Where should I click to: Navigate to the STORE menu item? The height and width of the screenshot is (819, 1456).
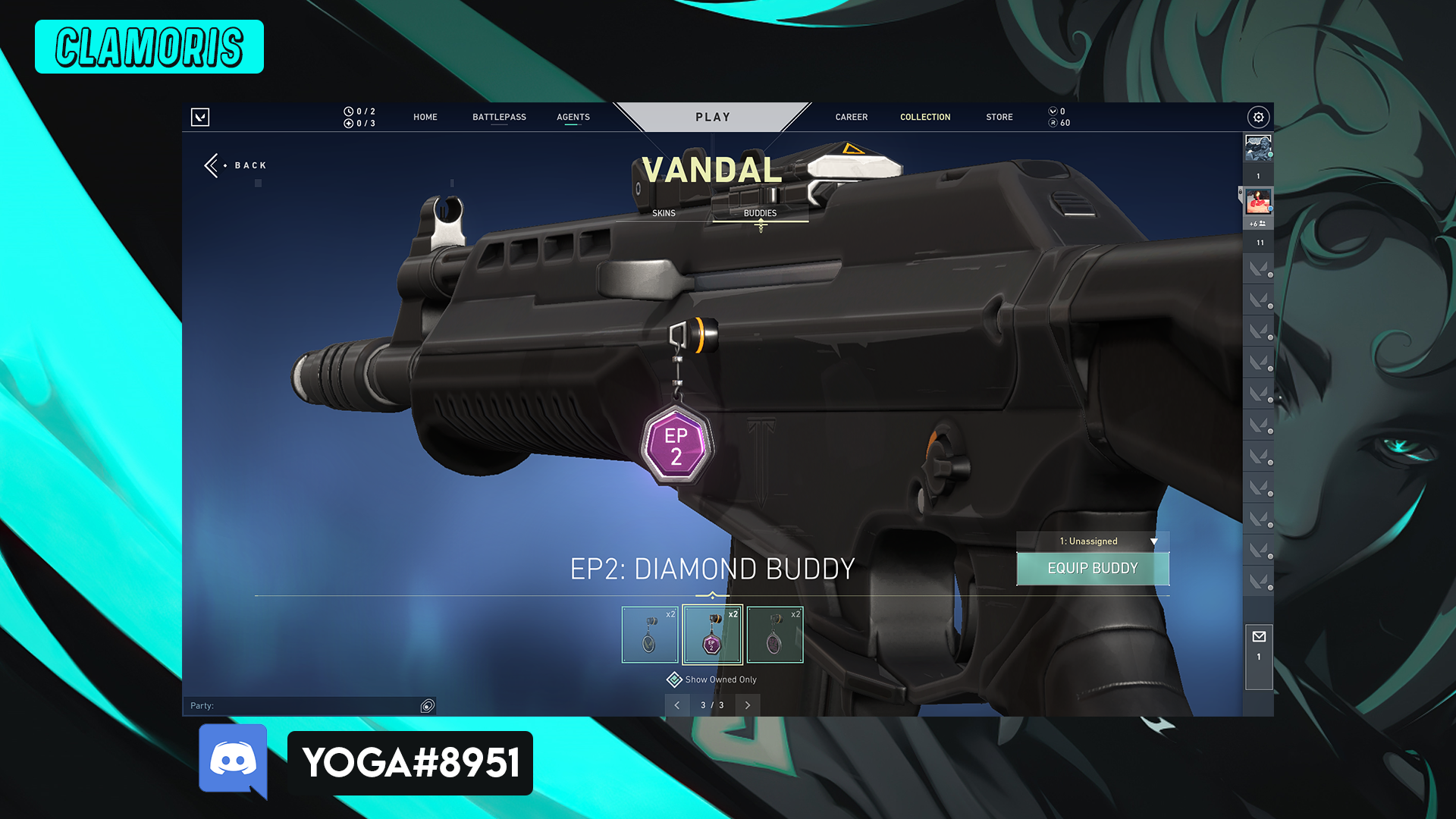pyautogui.click(x=999, y=117)
